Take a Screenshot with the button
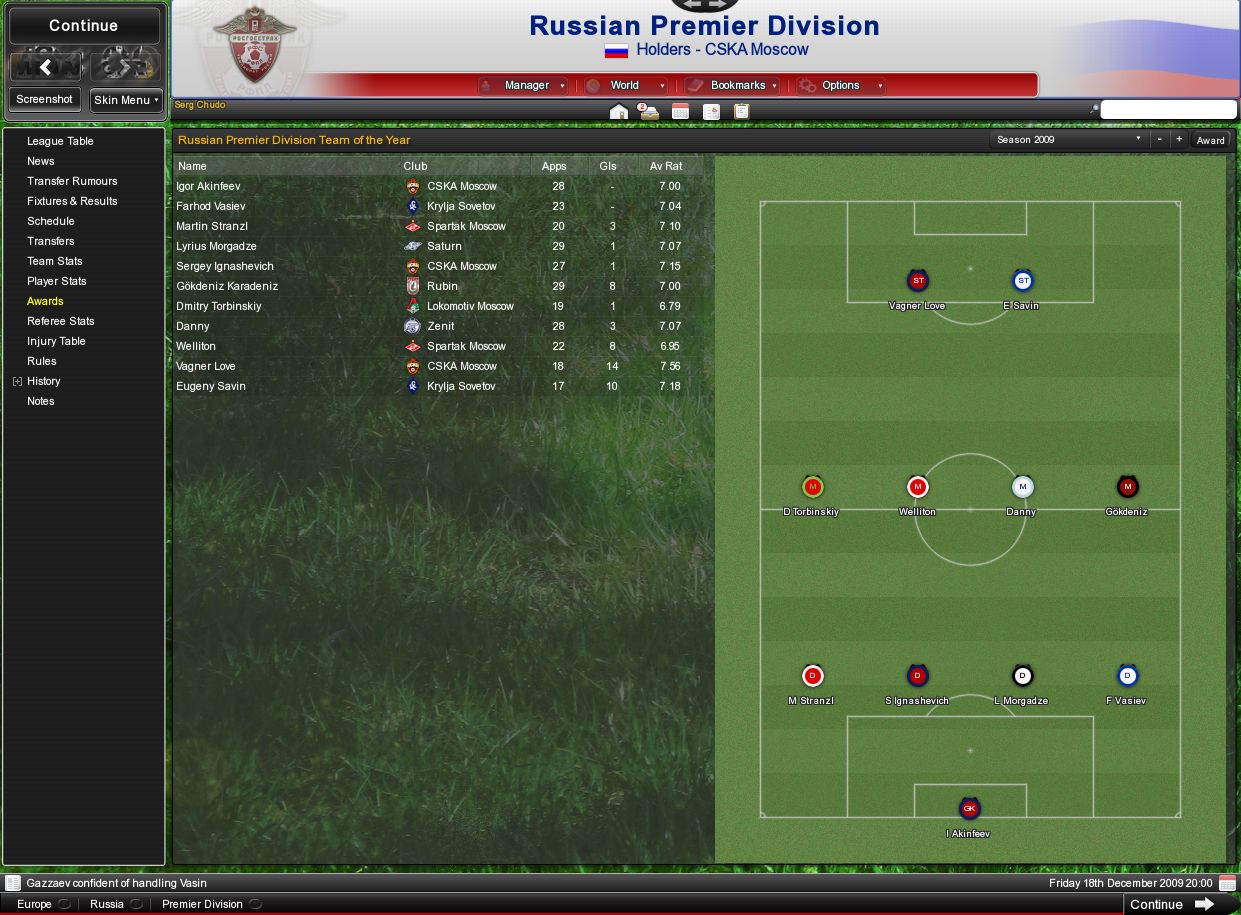The image size is (1241, 915). click(45, 100)
